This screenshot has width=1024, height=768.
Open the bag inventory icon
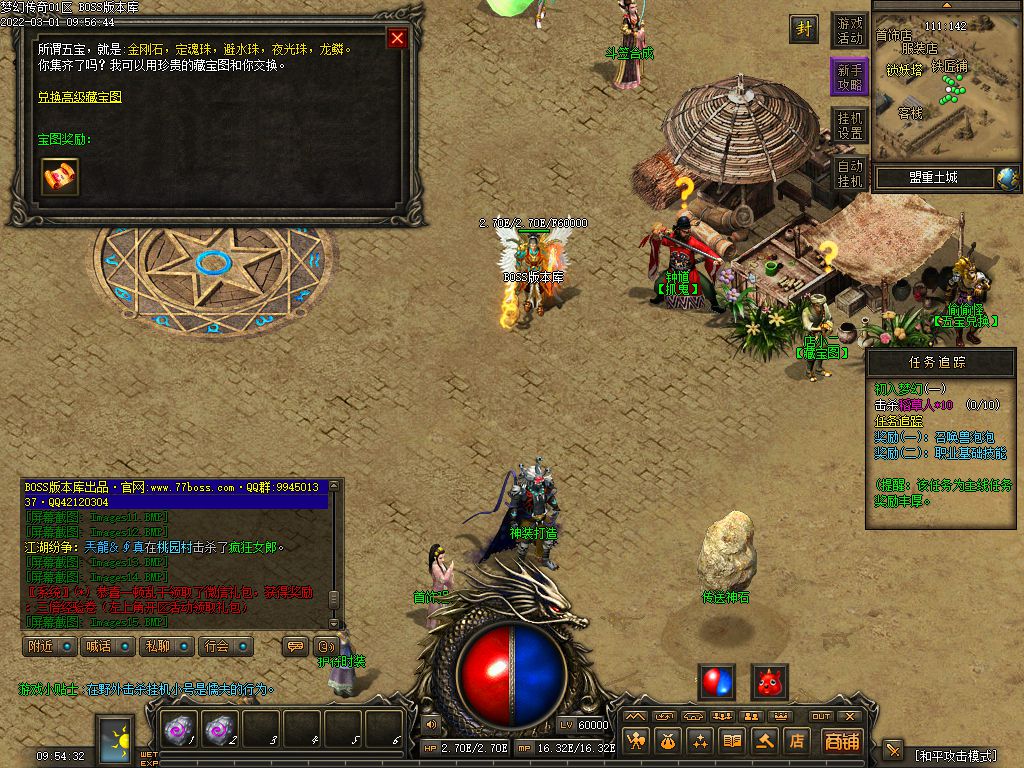(x=668, y=741)
